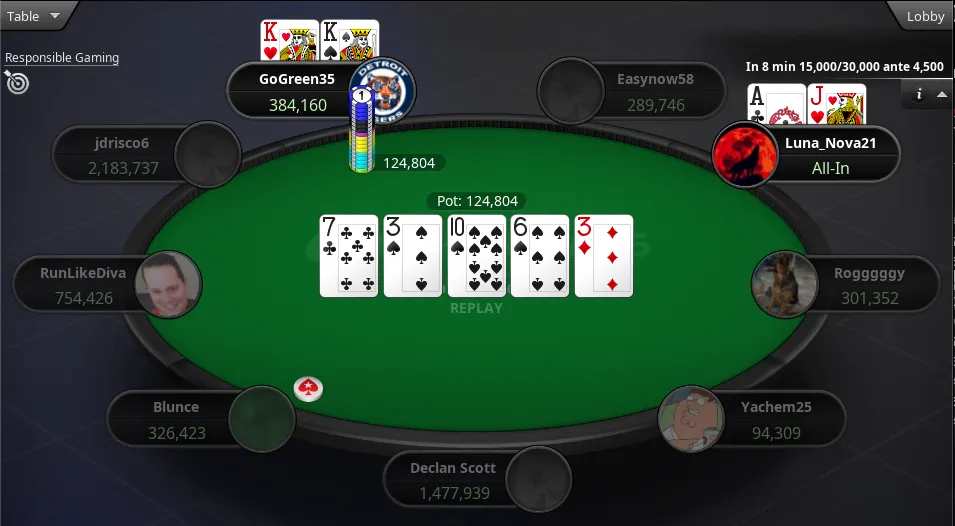Click the dart target icon under Responsible Gaming
The image size is (955, 526).
coord(17,81)
